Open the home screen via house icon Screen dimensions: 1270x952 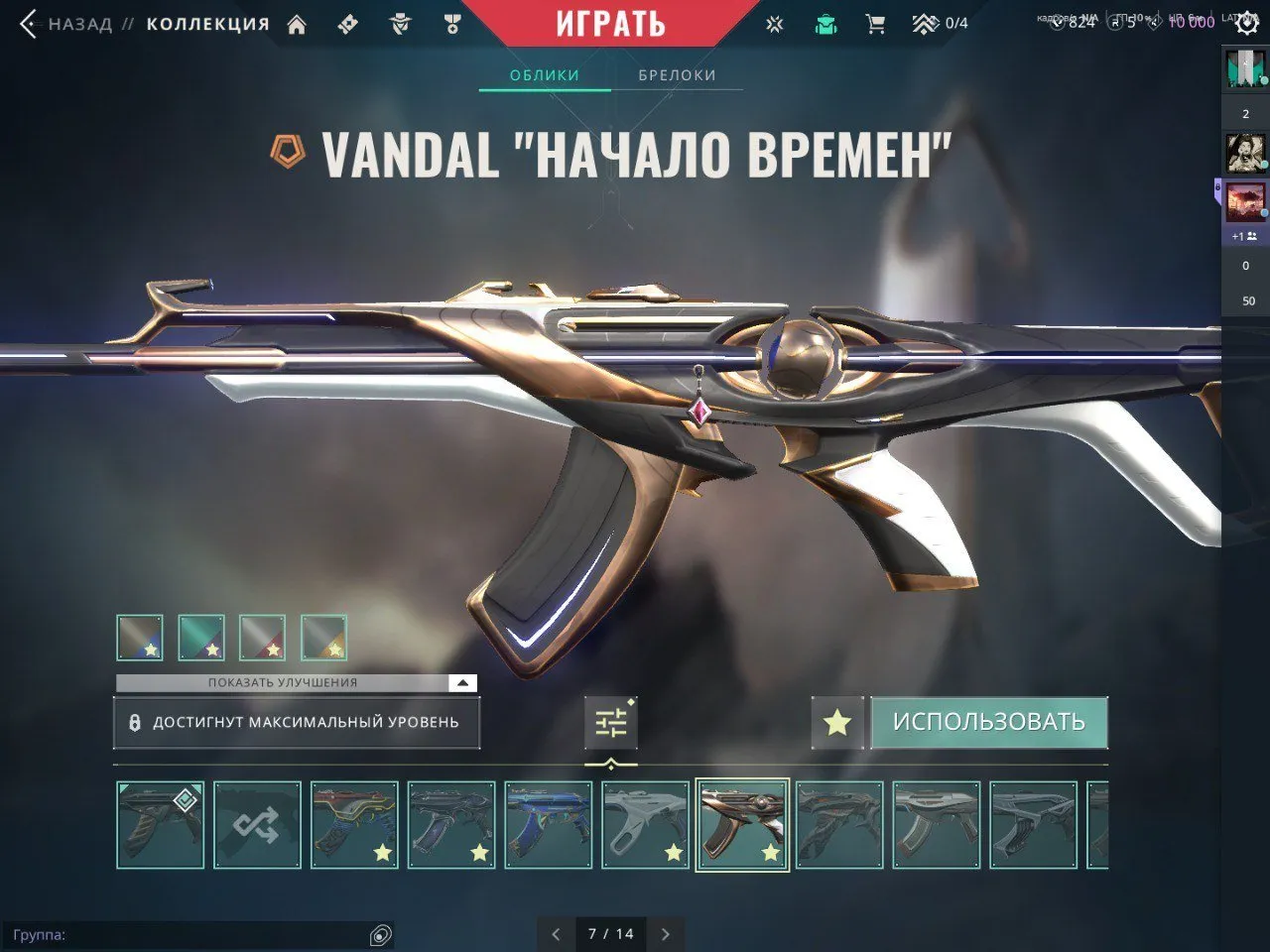pyautogui.click(x=297, y=23)
